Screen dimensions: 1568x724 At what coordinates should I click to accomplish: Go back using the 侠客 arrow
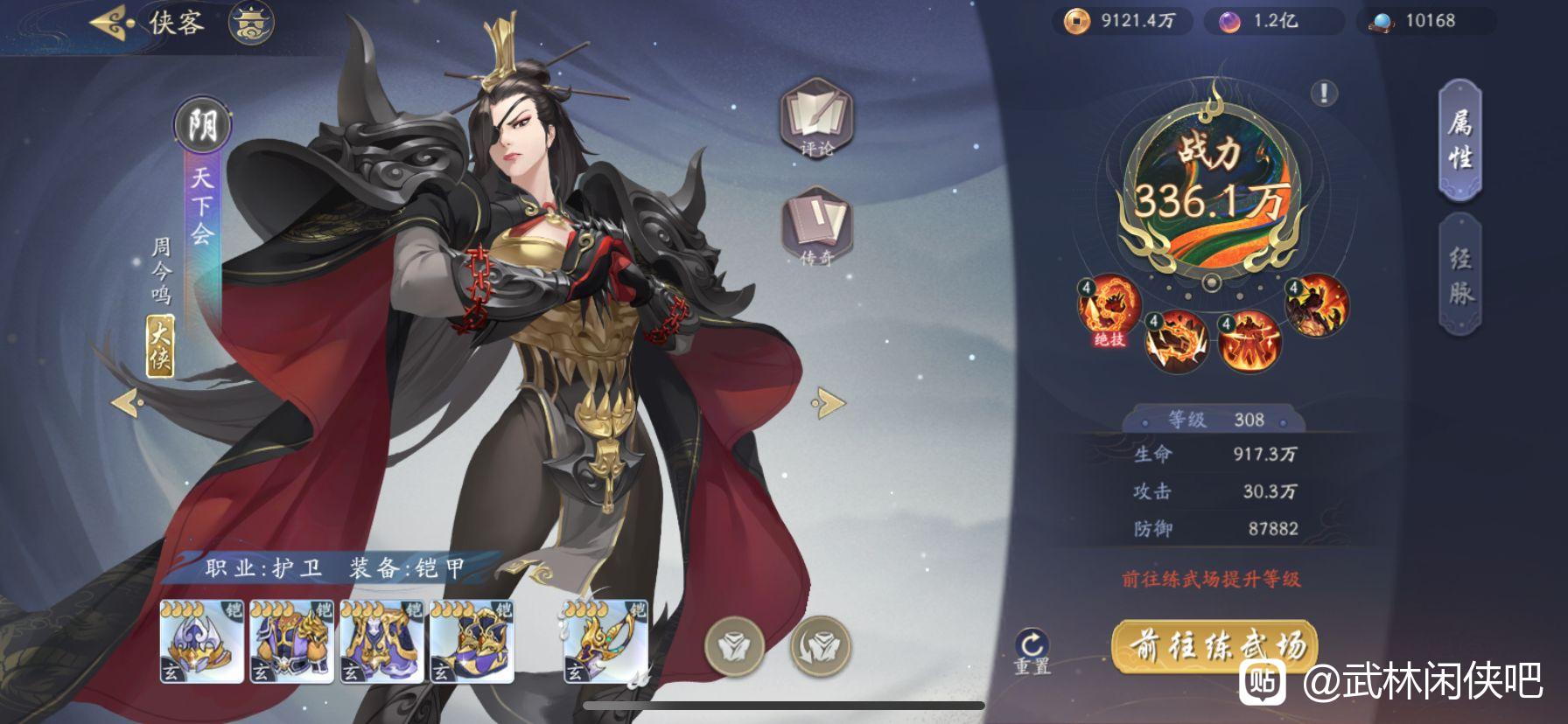pyautogui.click(x=112, y=23)
